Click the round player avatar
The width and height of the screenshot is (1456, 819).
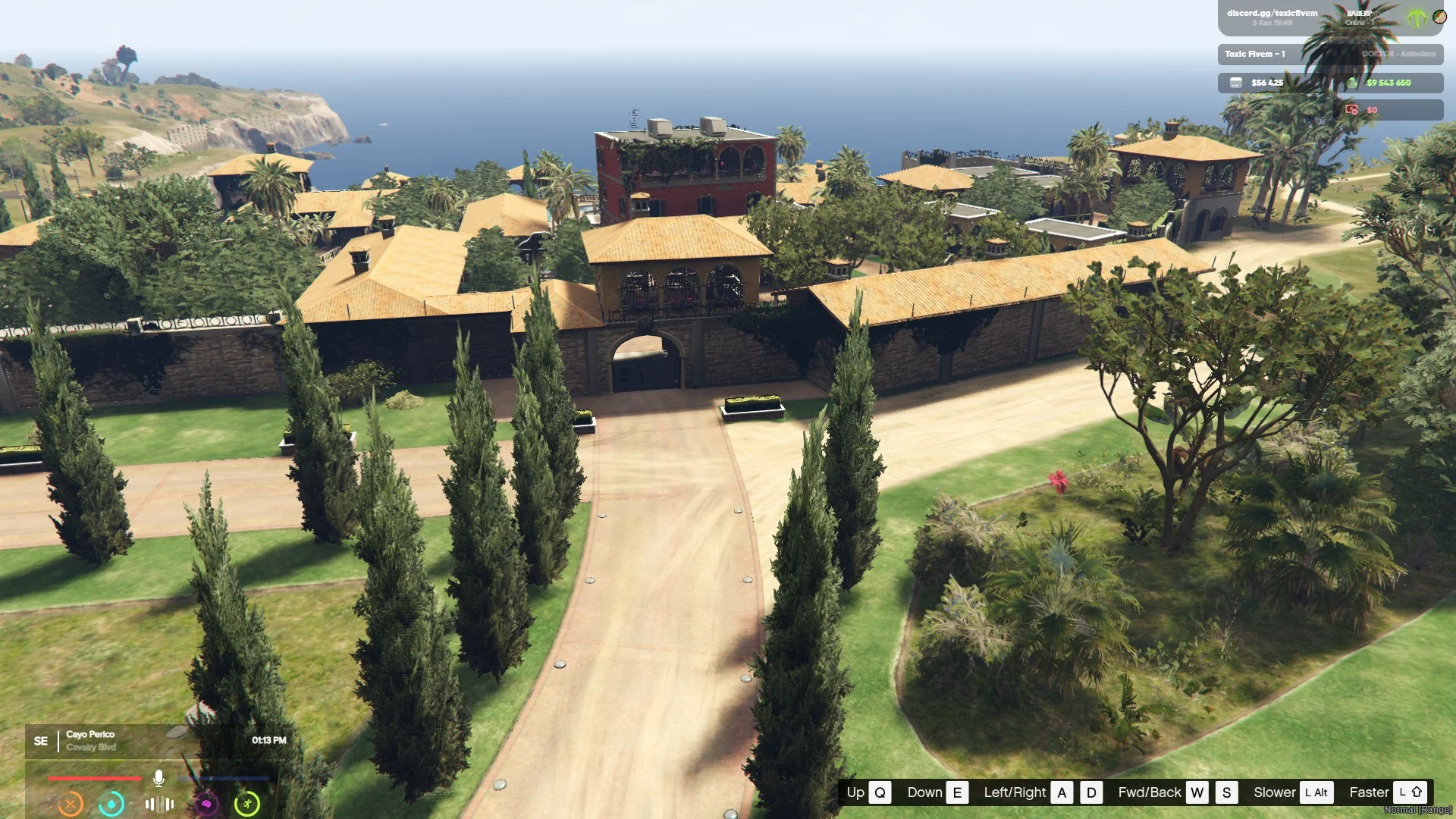1439,17
